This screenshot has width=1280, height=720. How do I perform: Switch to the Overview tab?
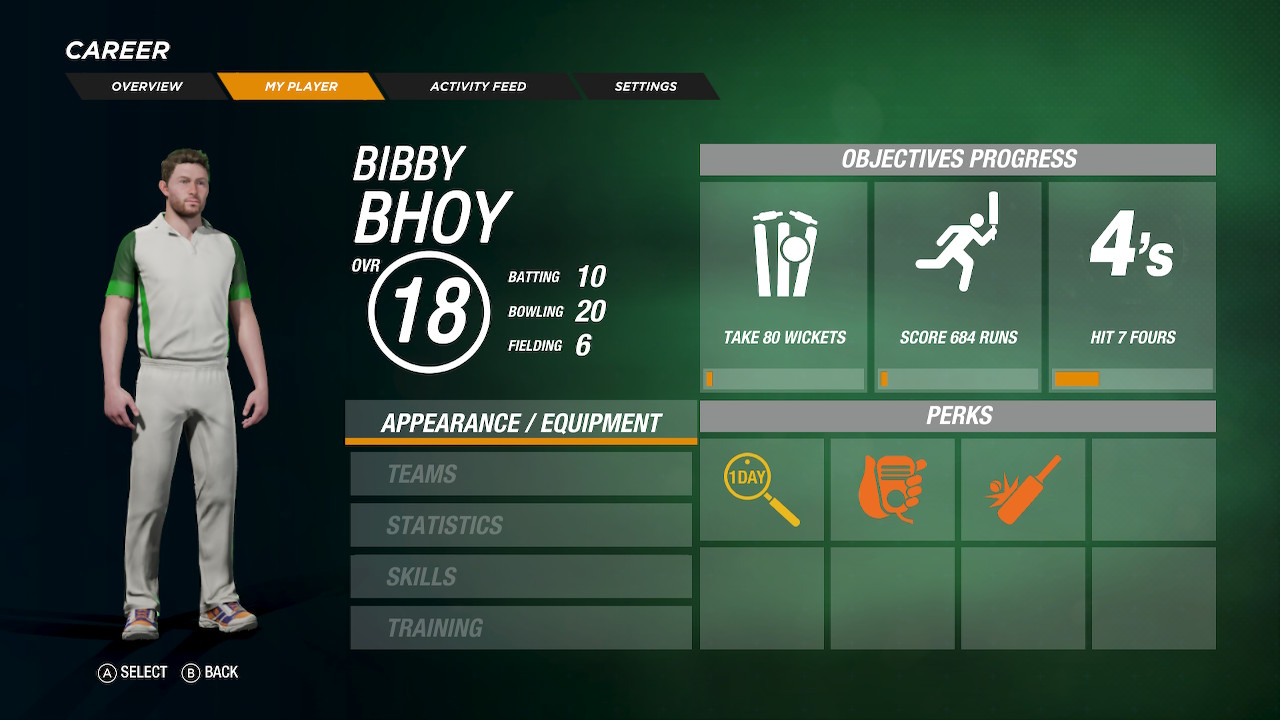147,86
